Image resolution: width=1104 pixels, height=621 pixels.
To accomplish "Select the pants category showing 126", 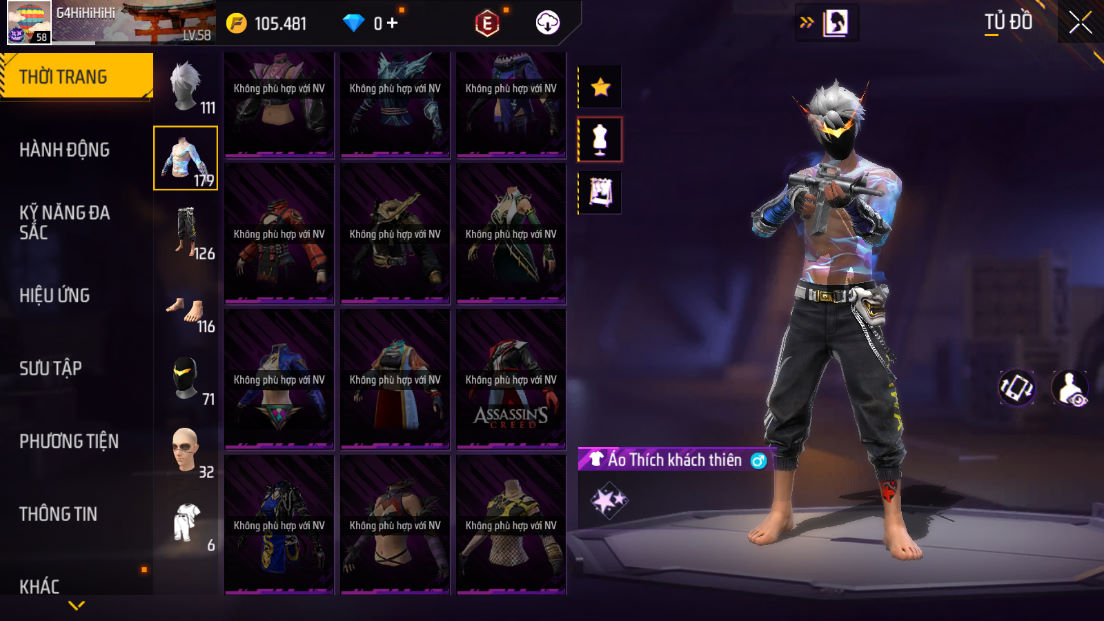I will [x=186, y=232].
